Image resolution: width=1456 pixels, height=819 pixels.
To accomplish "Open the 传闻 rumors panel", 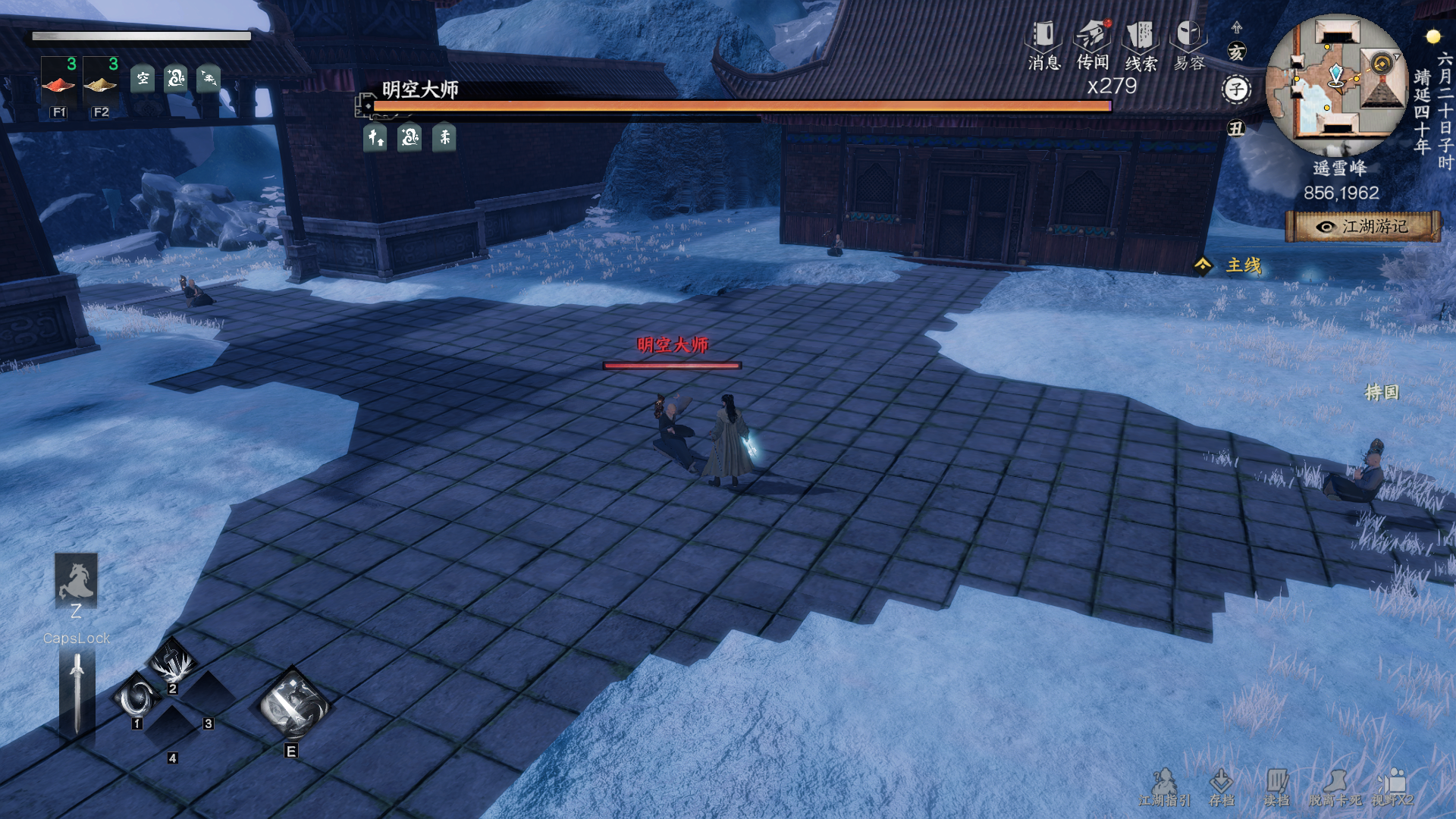I will click(x=1093, y=44).
